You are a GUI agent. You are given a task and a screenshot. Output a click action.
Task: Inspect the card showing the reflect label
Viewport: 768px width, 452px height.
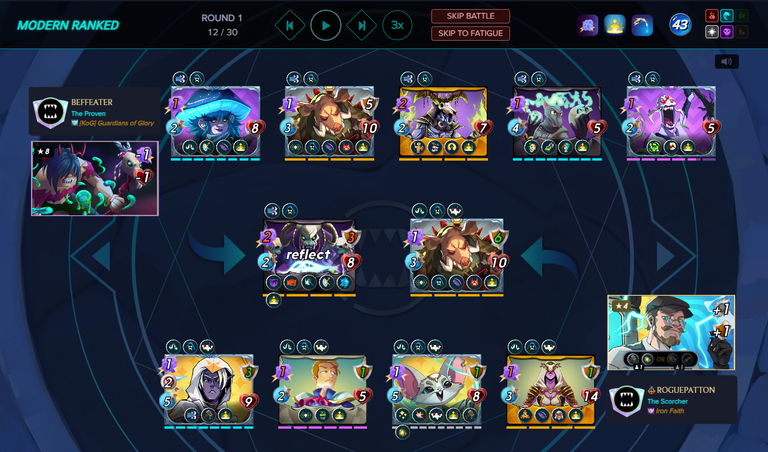[x=309, y=255]
